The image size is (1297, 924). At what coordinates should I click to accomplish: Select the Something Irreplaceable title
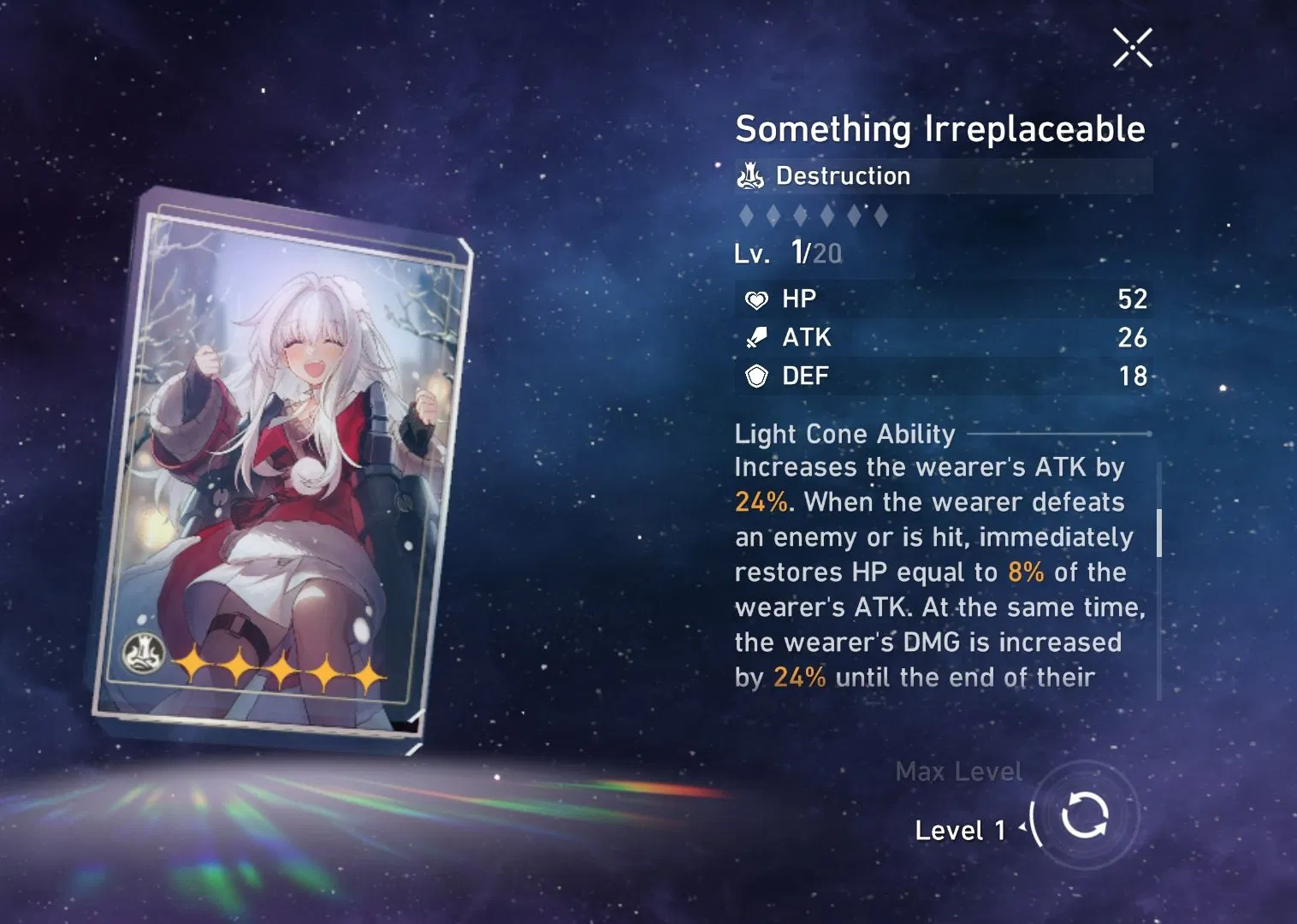(939, 129)
